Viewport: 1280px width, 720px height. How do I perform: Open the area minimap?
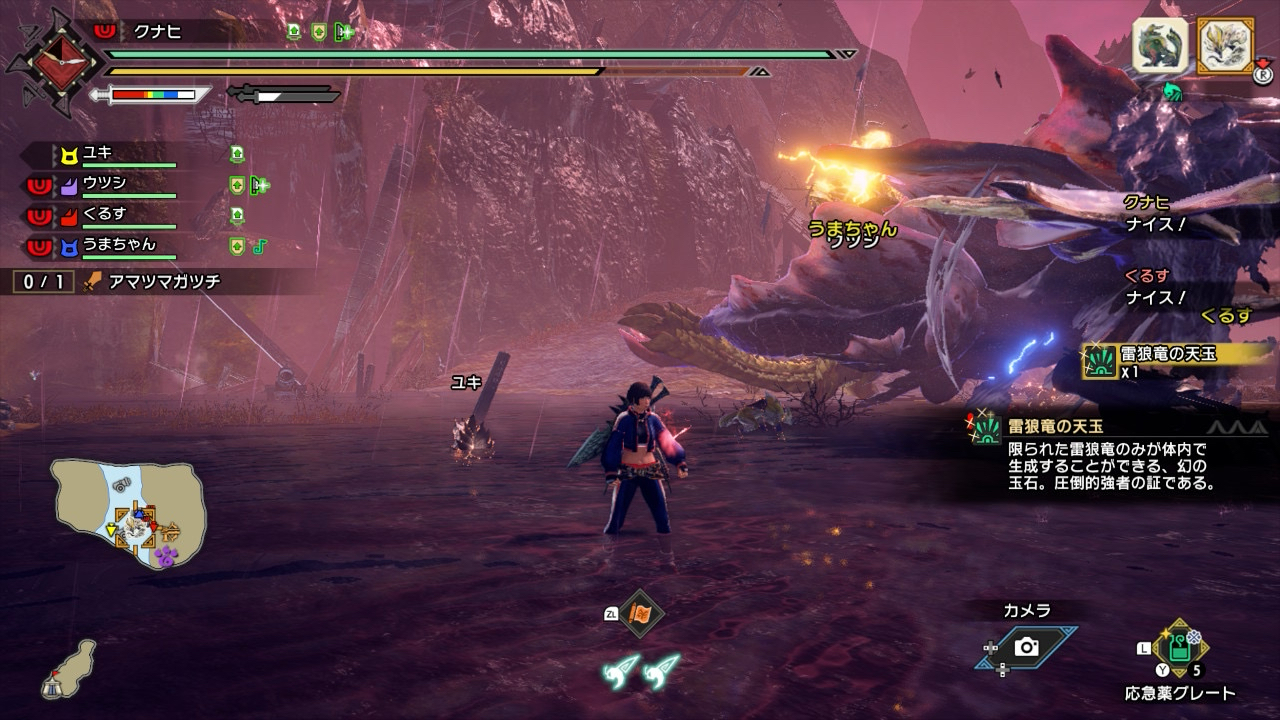[x=129, y=513]
